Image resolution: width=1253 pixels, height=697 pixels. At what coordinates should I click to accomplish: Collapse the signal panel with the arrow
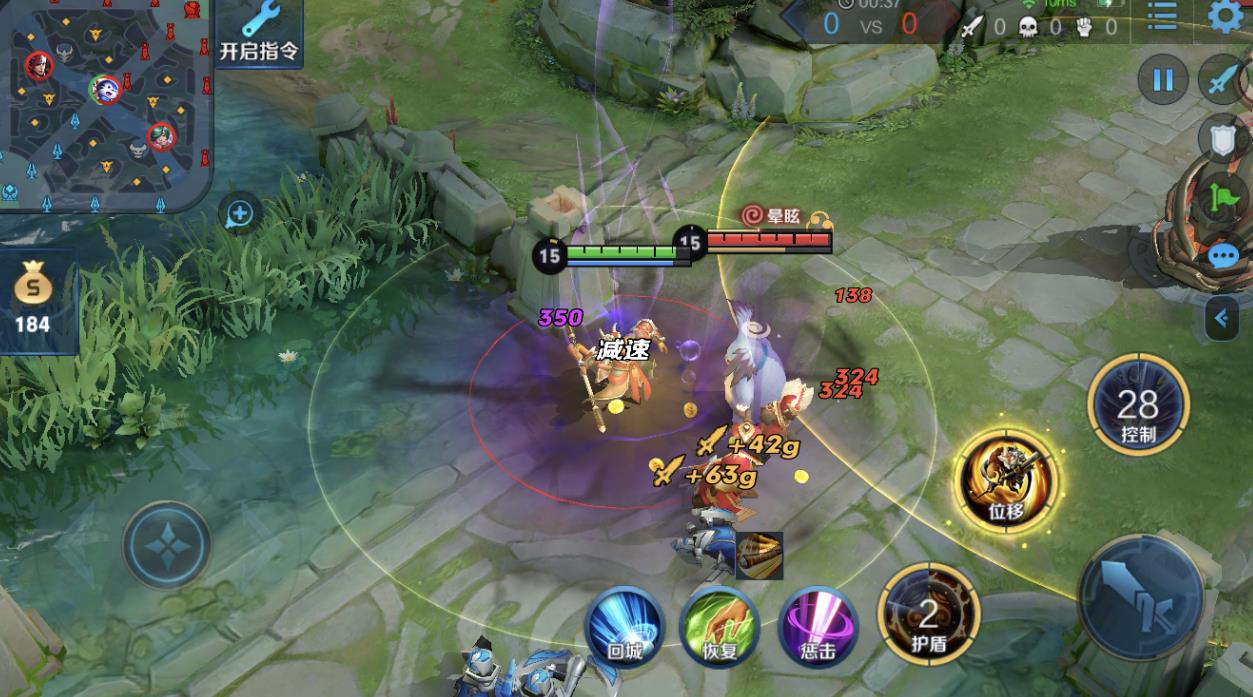pos(1221,319)
